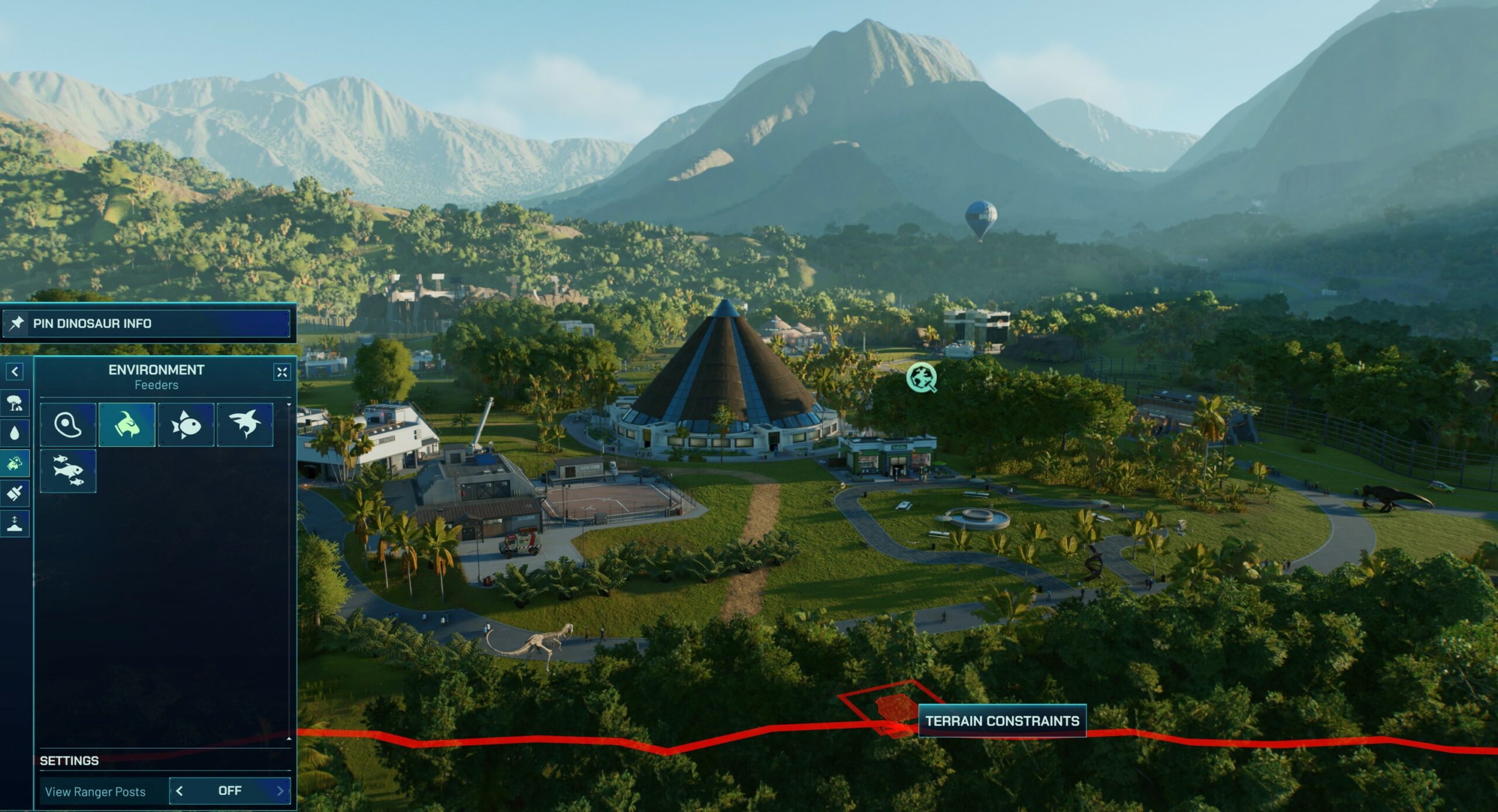Click the Pin Dinosaur Info button

[146, 323]
